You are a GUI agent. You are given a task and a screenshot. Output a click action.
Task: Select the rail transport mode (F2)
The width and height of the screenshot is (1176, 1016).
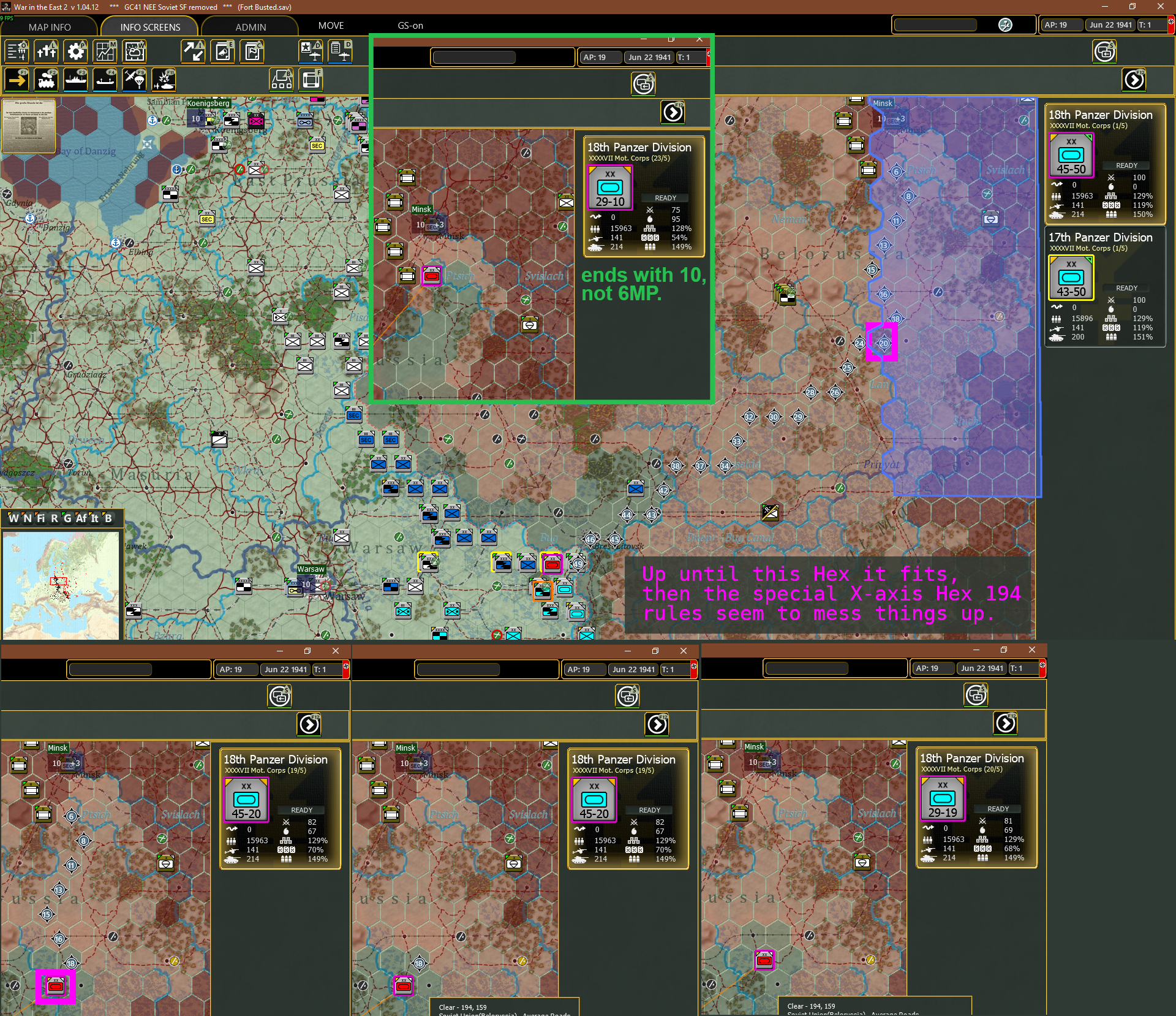(46, 80)
